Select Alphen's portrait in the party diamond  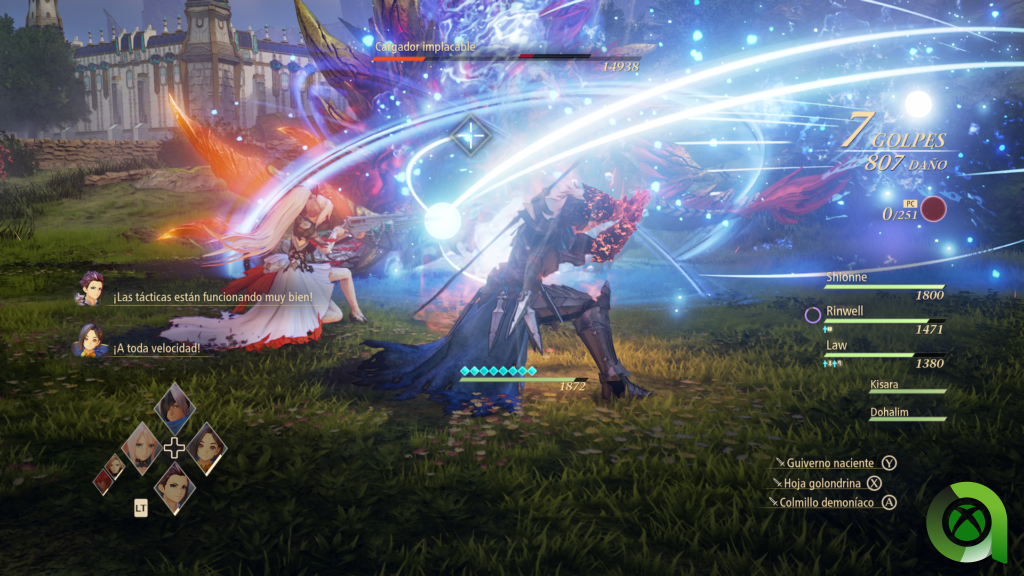174,407
